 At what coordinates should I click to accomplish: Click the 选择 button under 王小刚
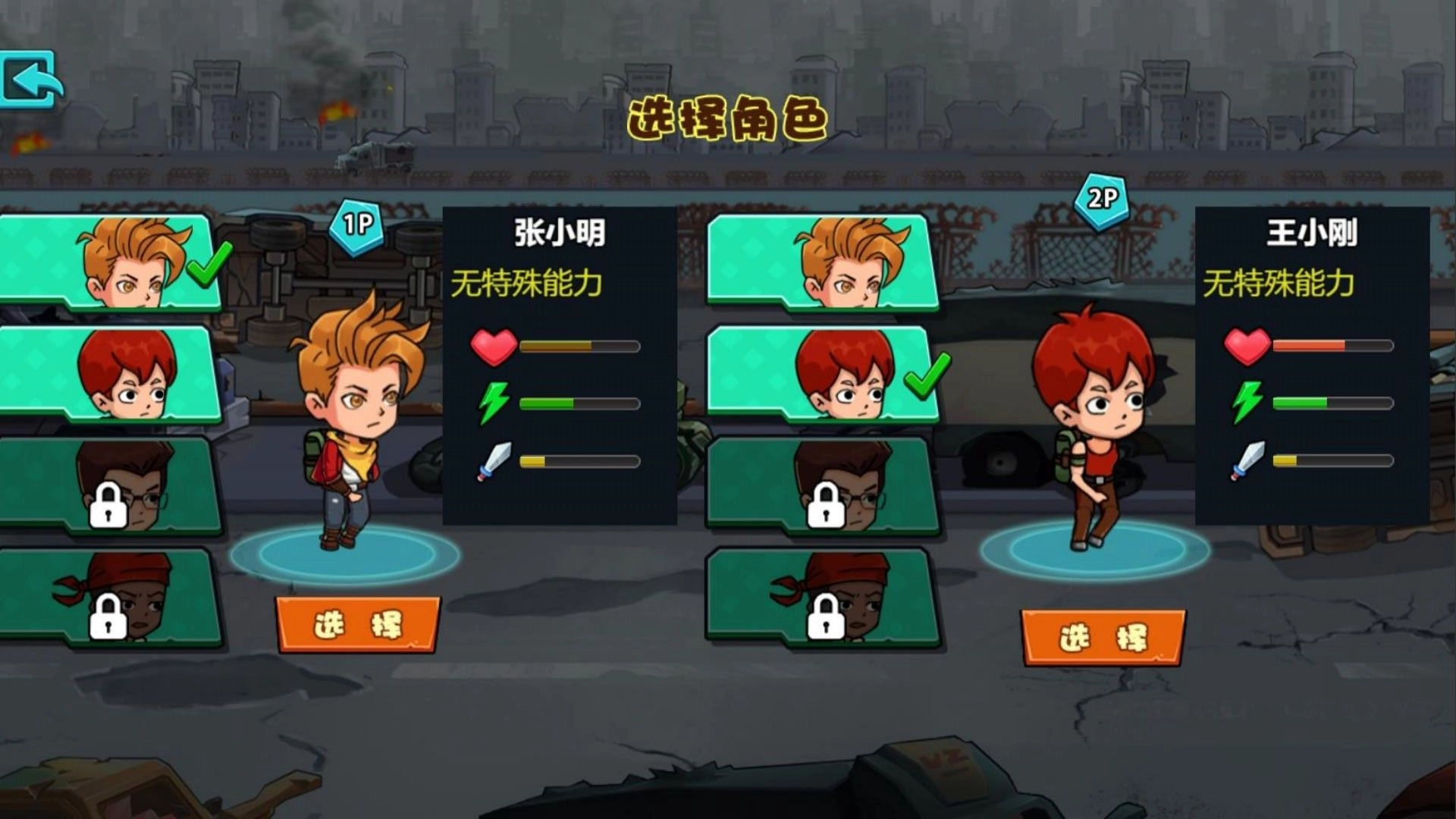pyautogui.click(x=1103, y=637)
